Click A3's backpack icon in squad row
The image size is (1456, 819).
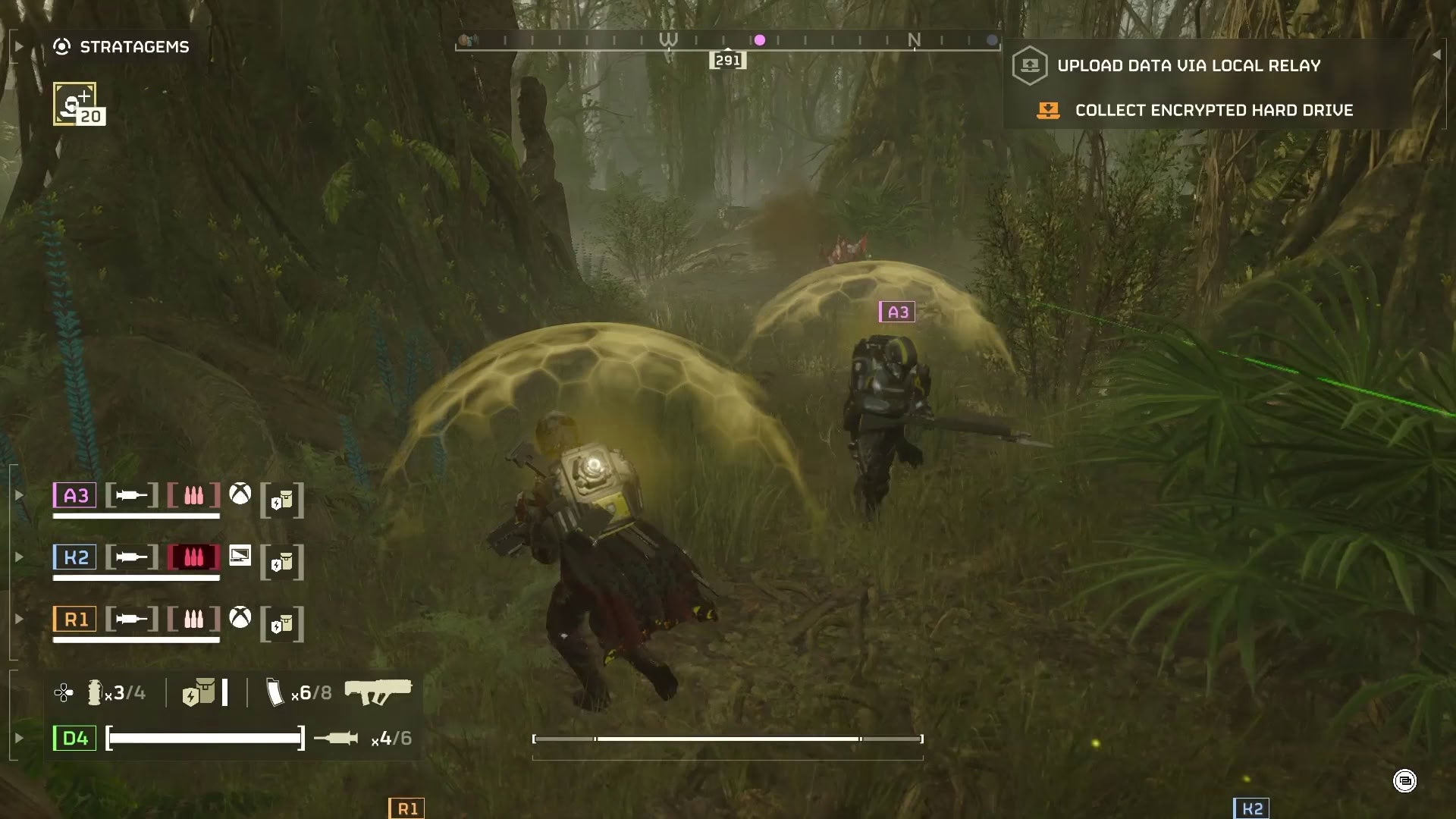coord(282,500)
